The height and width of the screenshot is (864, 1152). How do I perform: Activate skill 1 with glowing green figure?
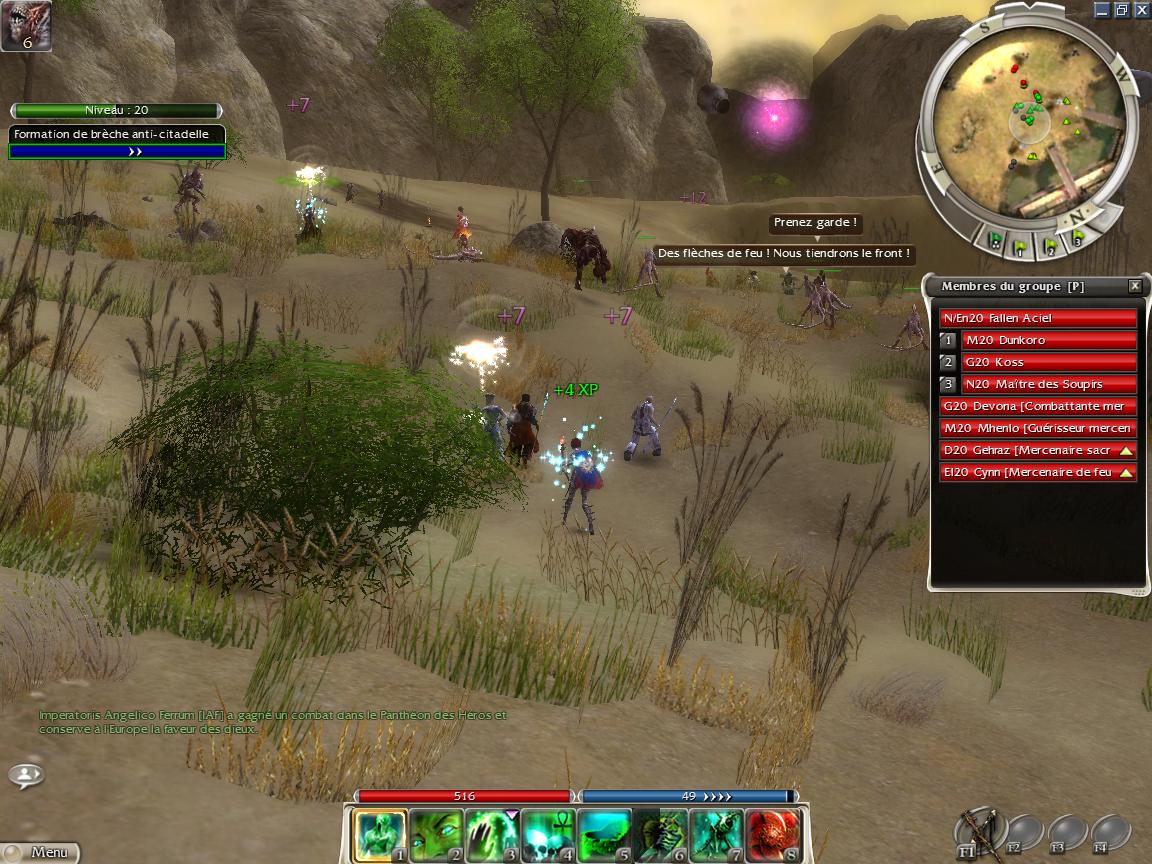pyautogui.click(x=380, y=836)
